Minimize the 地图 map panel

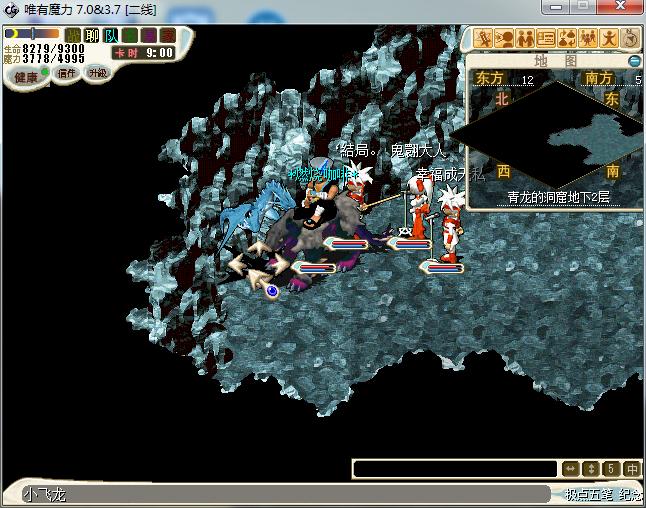tap(634, 61)
